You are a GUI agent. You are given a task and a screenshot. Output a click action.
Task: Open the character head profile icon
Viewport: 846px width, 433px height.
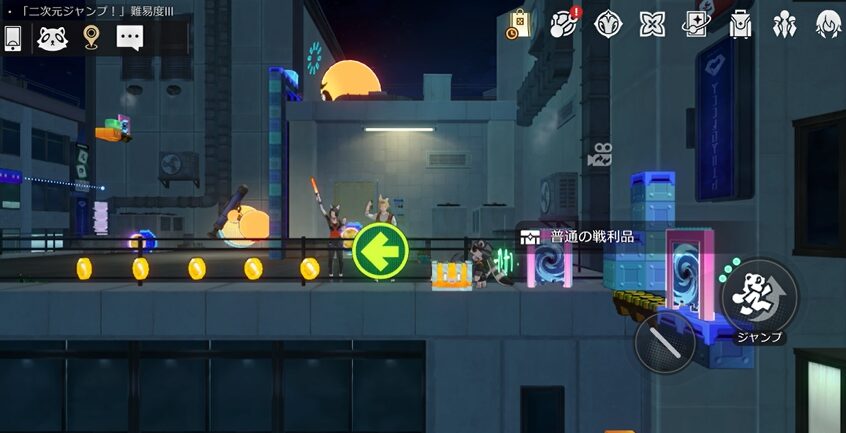828,24
